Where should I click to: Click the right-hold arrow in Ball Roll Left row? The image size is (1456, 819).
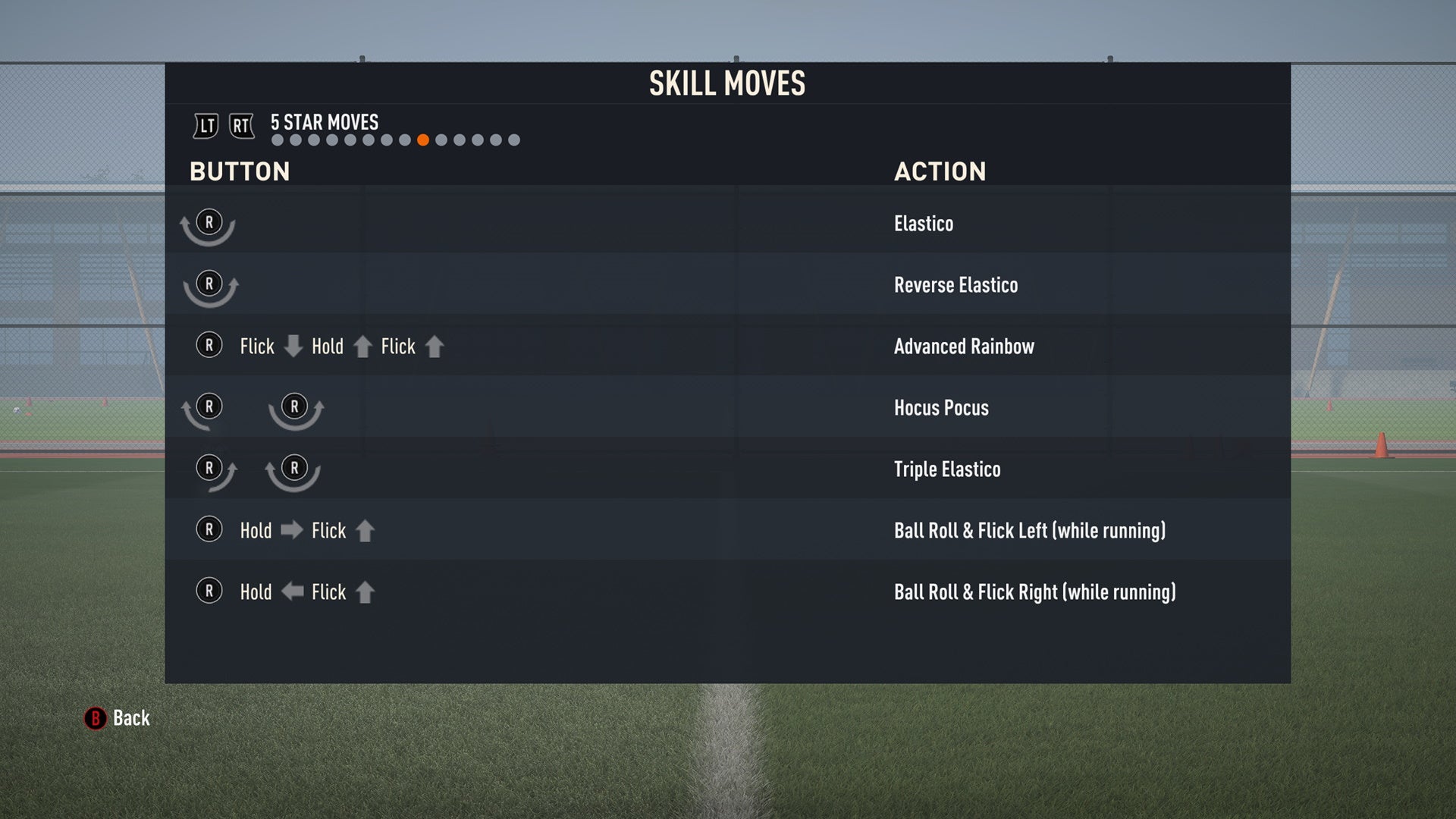292,530
